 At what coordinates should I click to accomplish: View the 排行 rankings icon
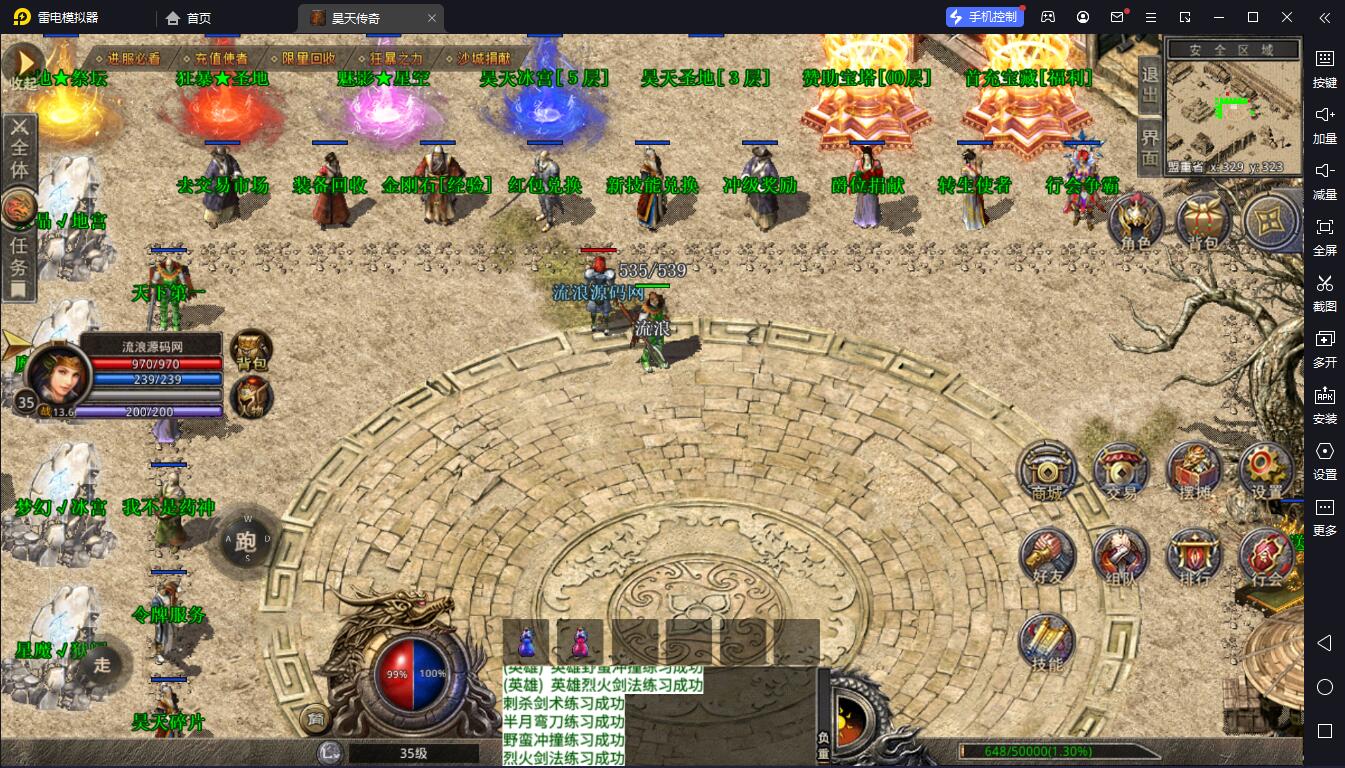(x=1194, y=556)
